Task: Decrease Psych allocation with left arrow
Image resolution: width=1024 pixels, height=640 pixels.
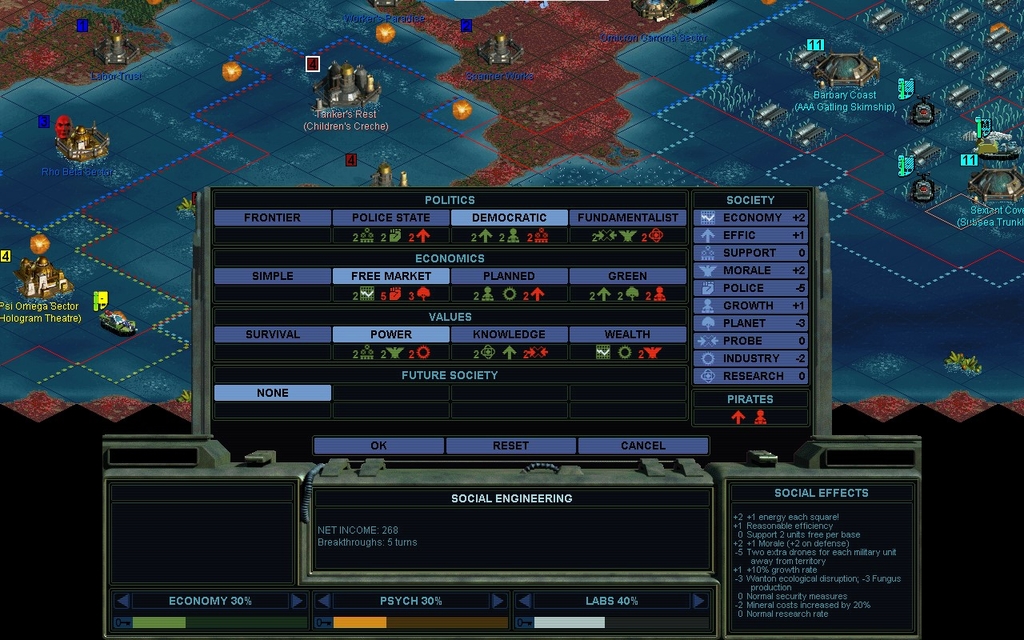Action: tap(323, 601)
